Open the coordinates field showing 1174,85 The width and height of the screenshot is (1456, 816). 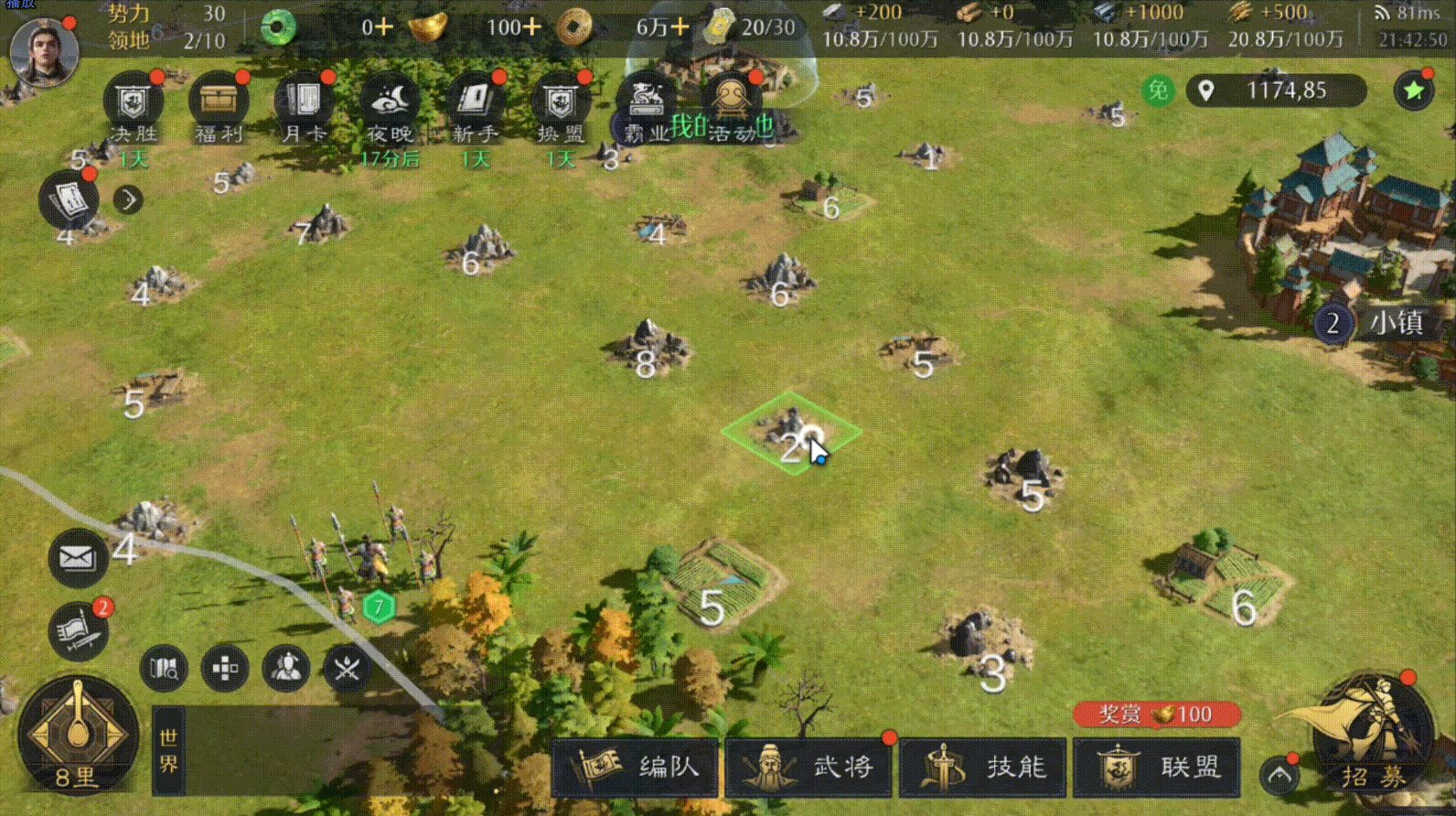coord(1275,91)
